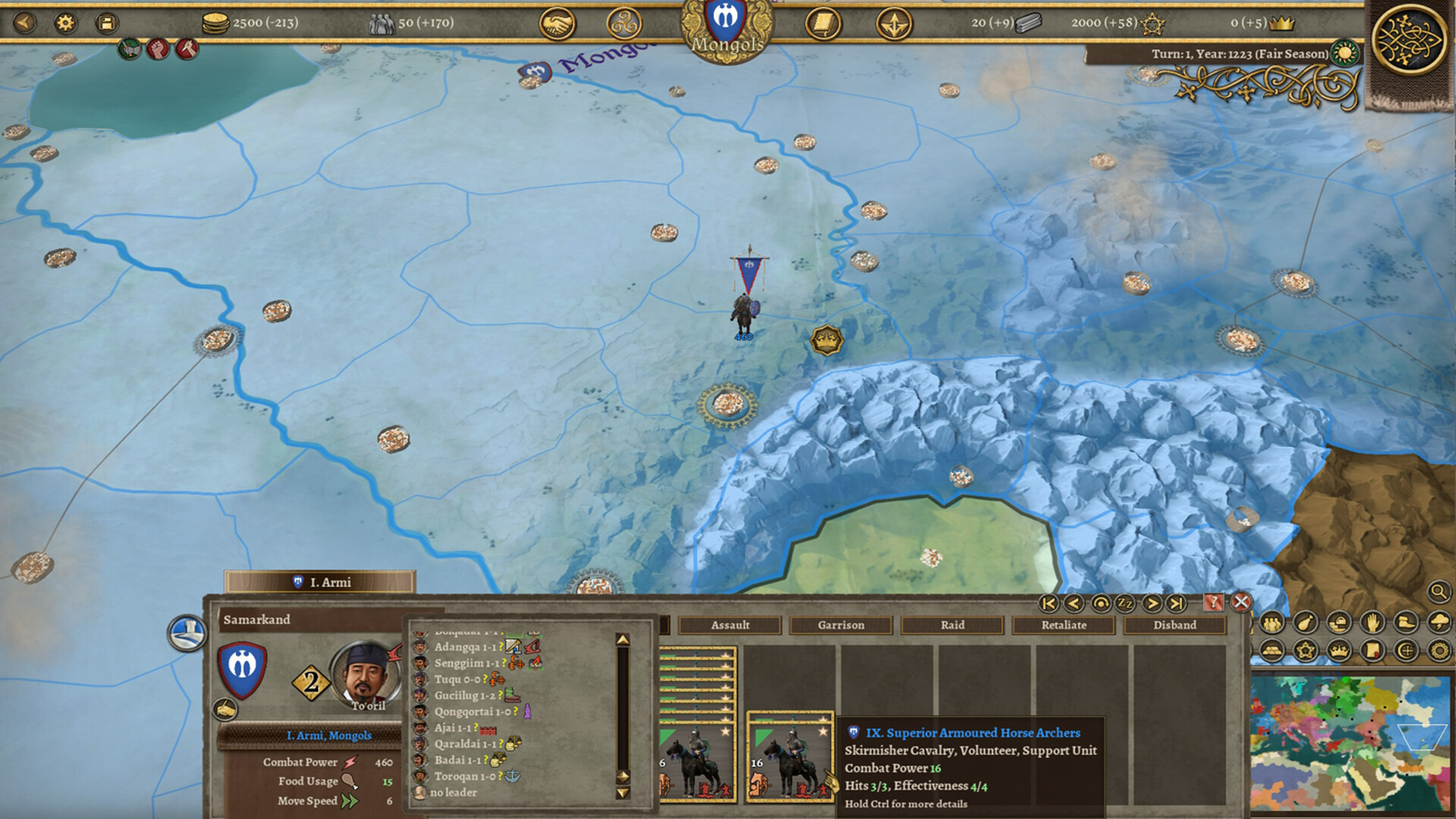Send the army to Garrison

[840, 625]
